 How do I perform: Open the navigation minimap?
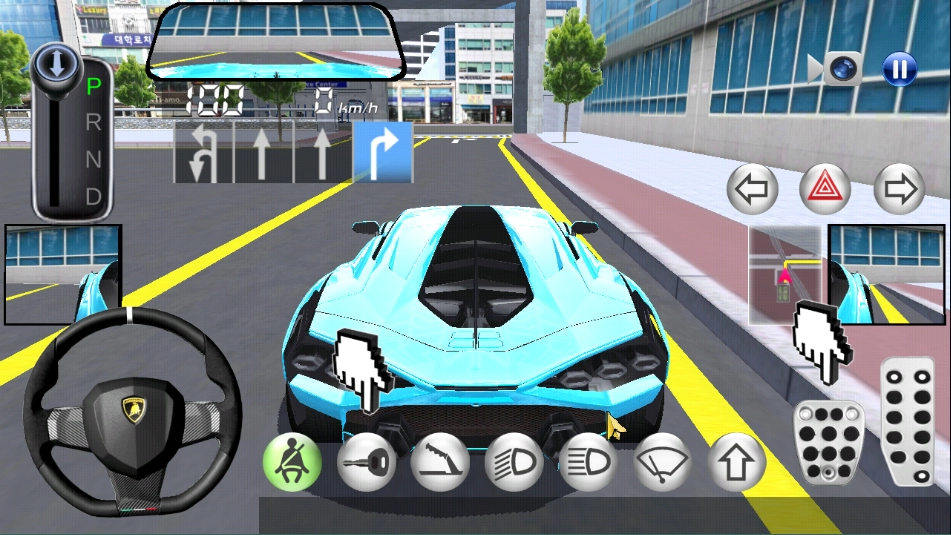tap(785, 274)
